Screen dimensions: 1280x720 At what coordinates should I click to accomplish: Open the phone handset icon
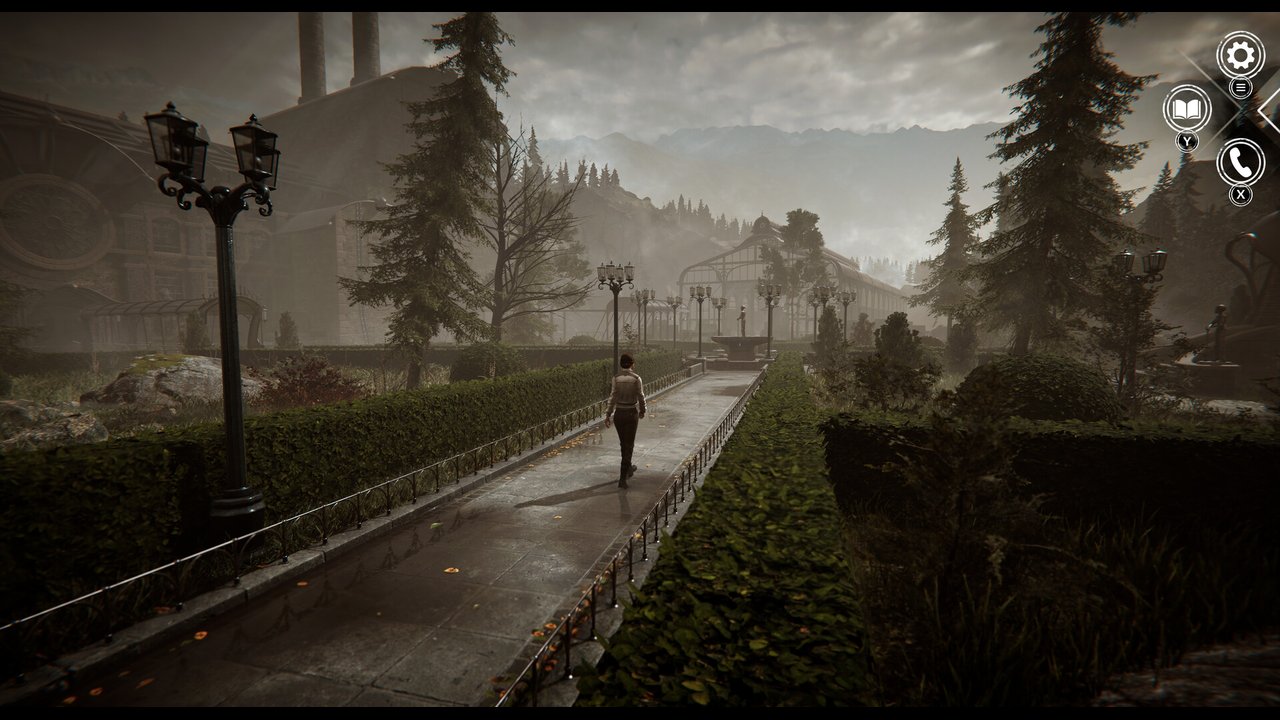(x=1240, y=162)
